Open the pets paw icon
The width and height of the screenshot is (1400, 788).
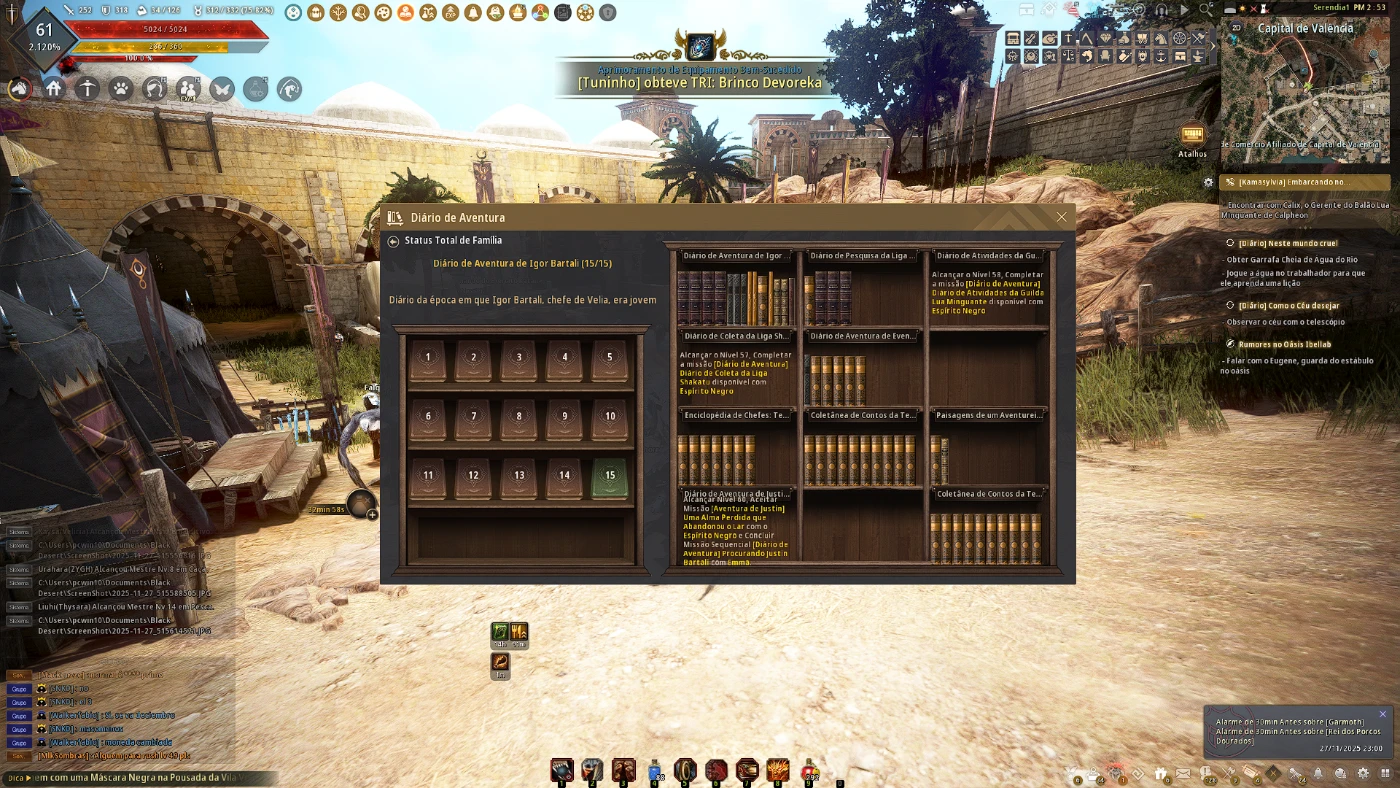point(121,89)
